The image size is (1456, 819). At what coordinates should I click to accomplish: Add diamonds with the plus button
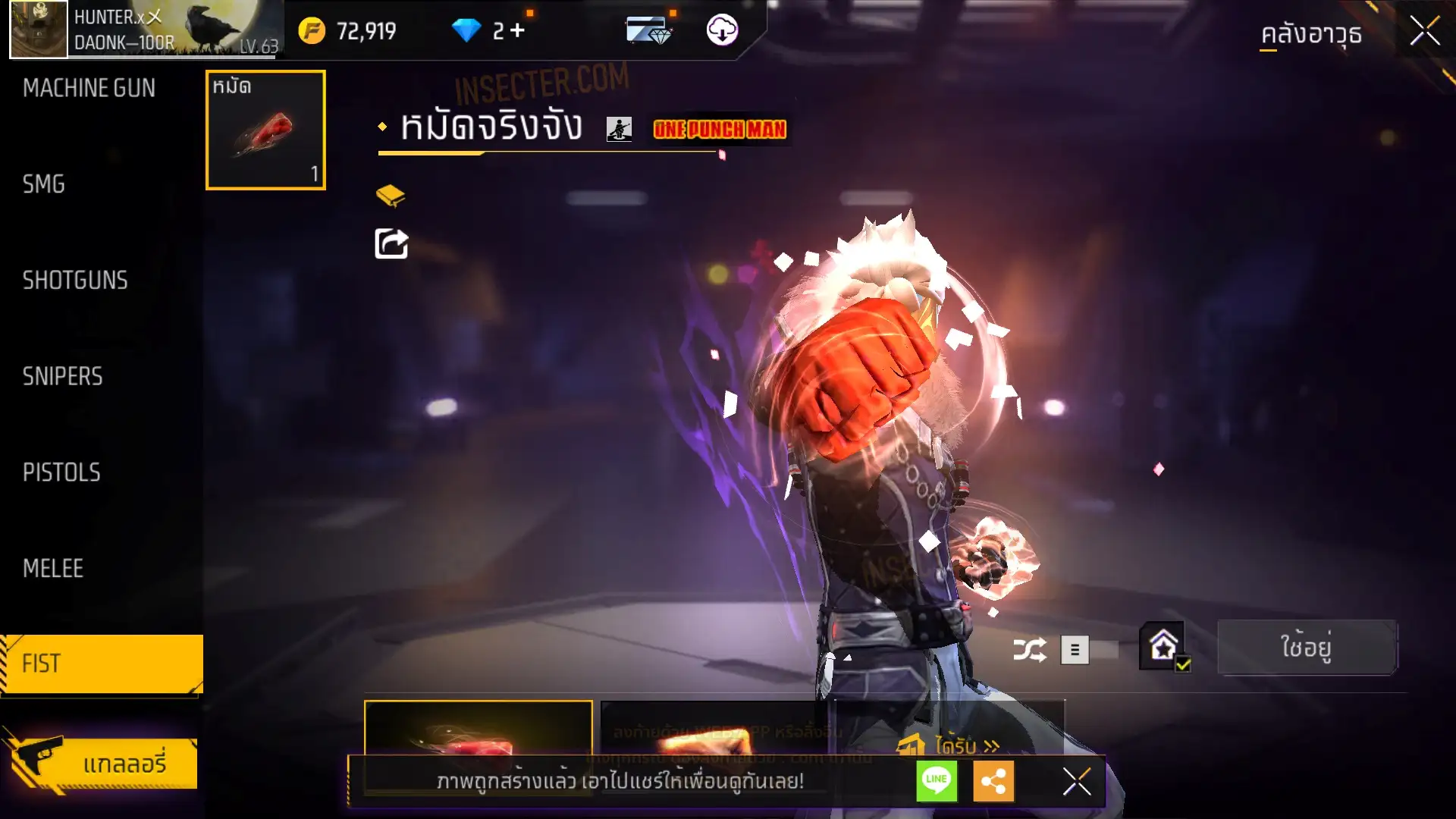(517, 31)
